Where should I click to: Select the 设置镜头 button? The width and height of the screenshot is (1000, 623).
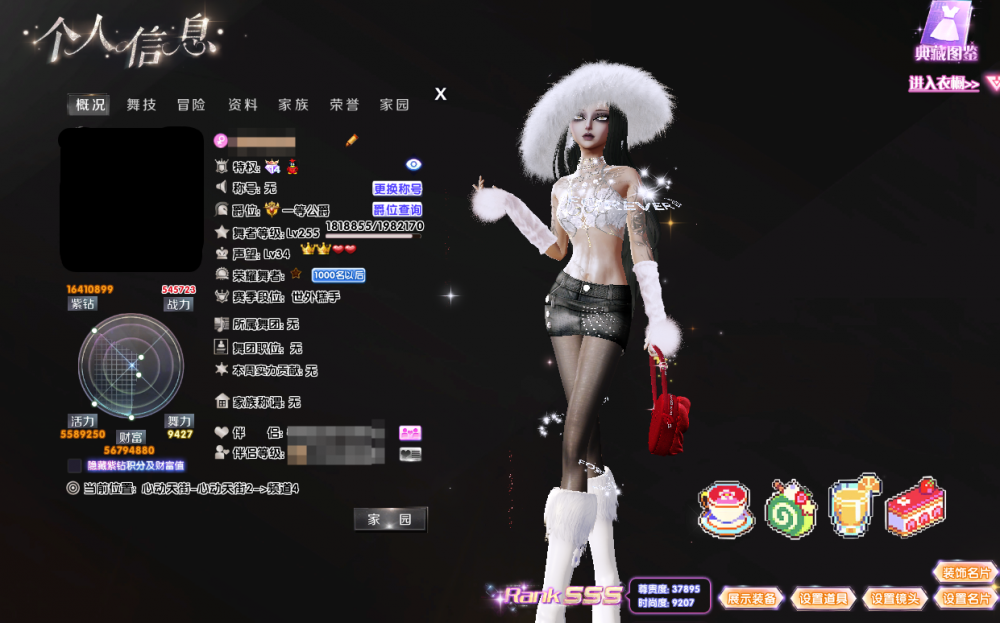click(894, 598)
